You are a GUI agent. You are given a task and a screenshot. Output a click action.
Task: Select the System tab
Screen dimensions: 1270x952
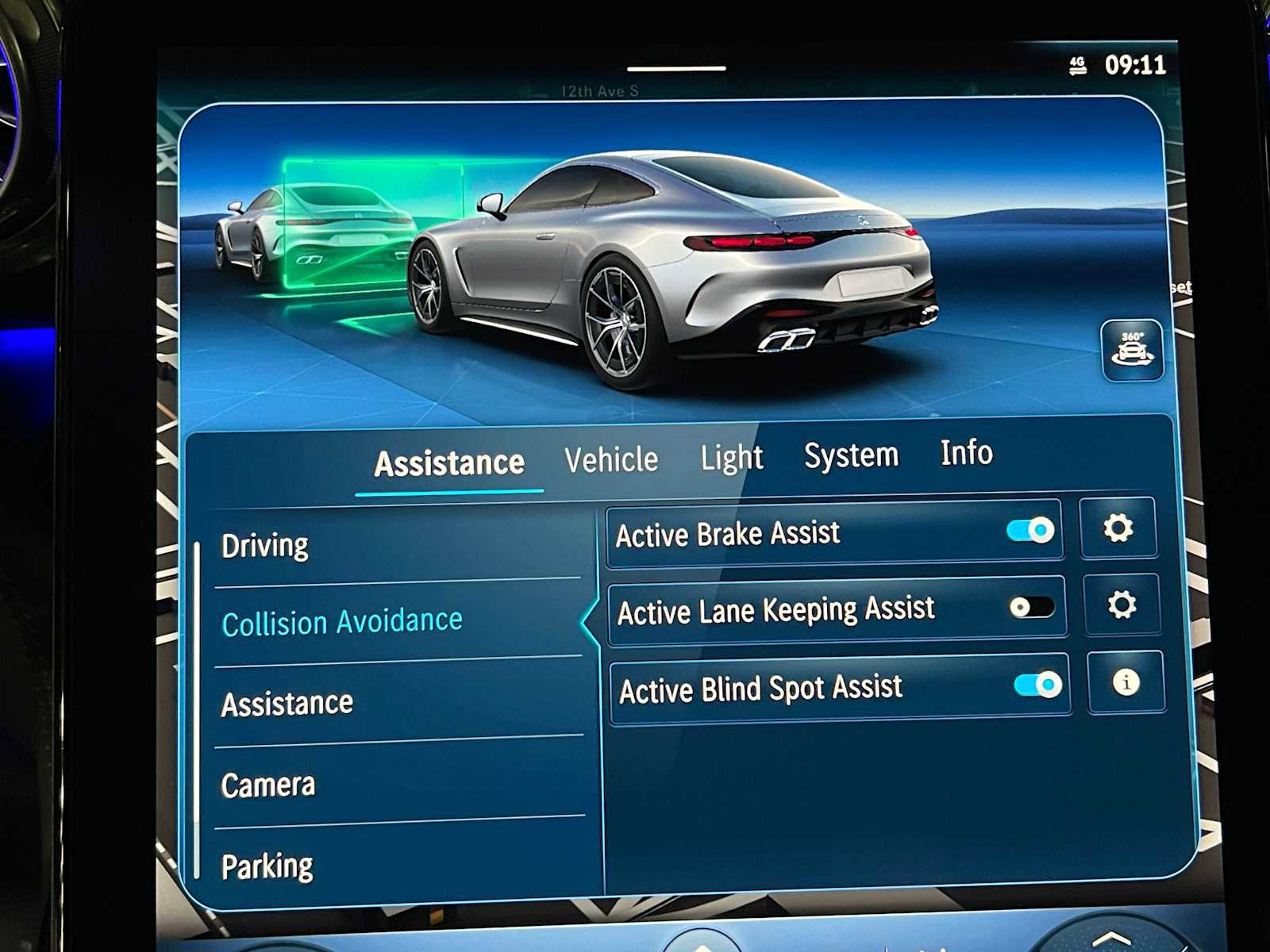[x=850, y=455]
